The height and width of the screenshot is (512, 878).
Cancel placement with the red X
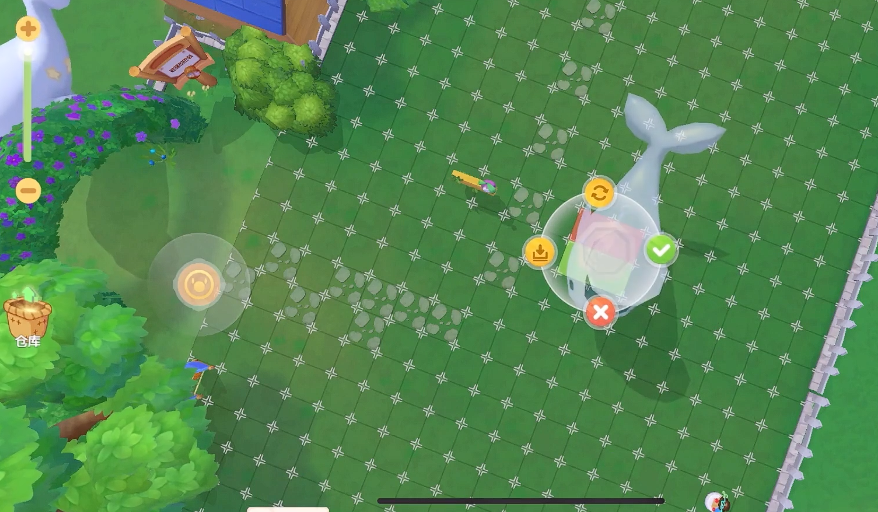coord(600,312)
